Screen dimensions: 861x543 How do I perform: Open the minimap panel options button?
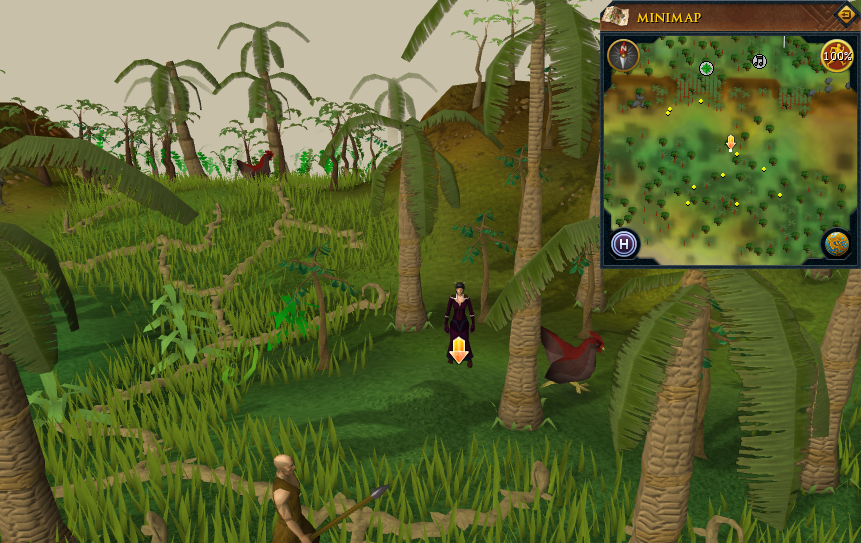coord(847,14)
